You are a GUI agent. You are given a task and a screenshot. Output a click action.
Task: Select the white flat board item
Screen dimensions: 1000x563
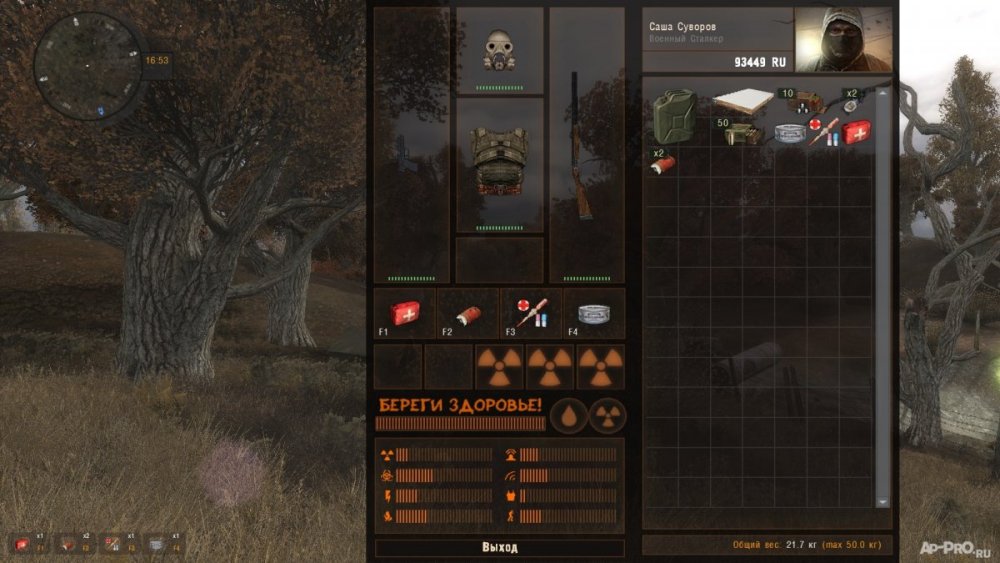point(743,101)
